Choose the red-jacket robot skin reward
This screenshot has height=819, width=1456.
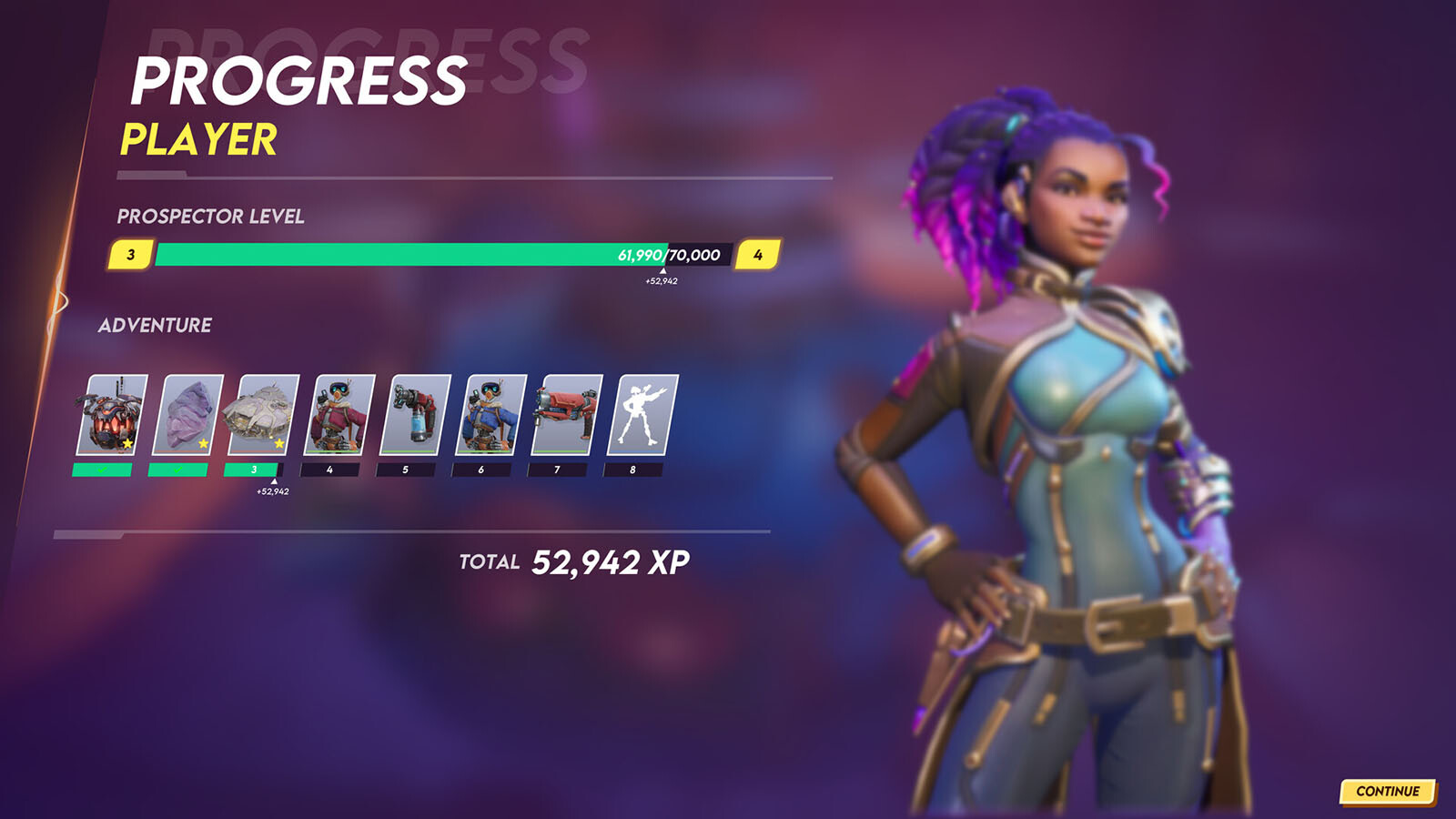(x=339, y=415)
